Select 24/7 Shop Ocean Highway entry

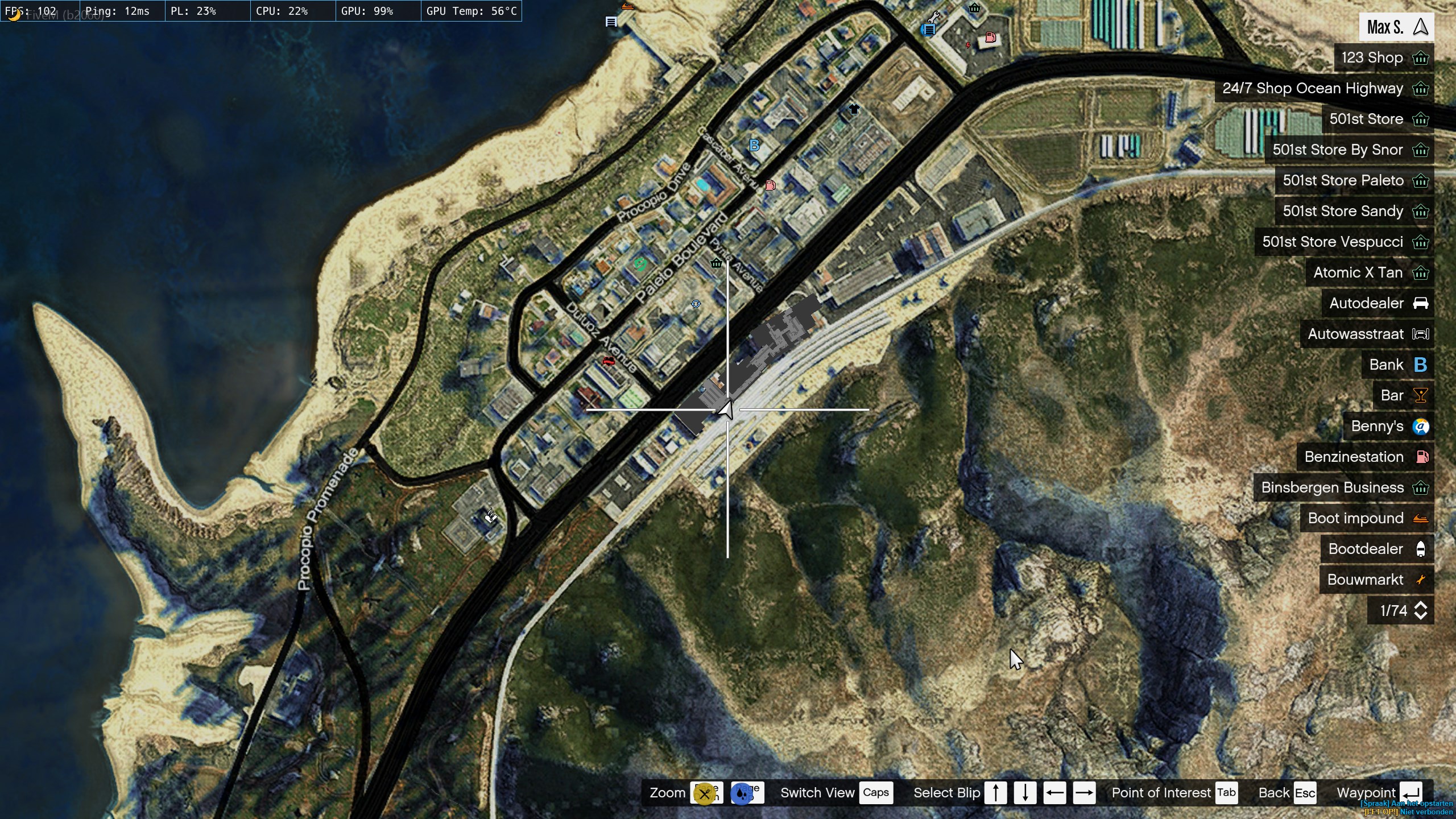(x=1324, y=89)
